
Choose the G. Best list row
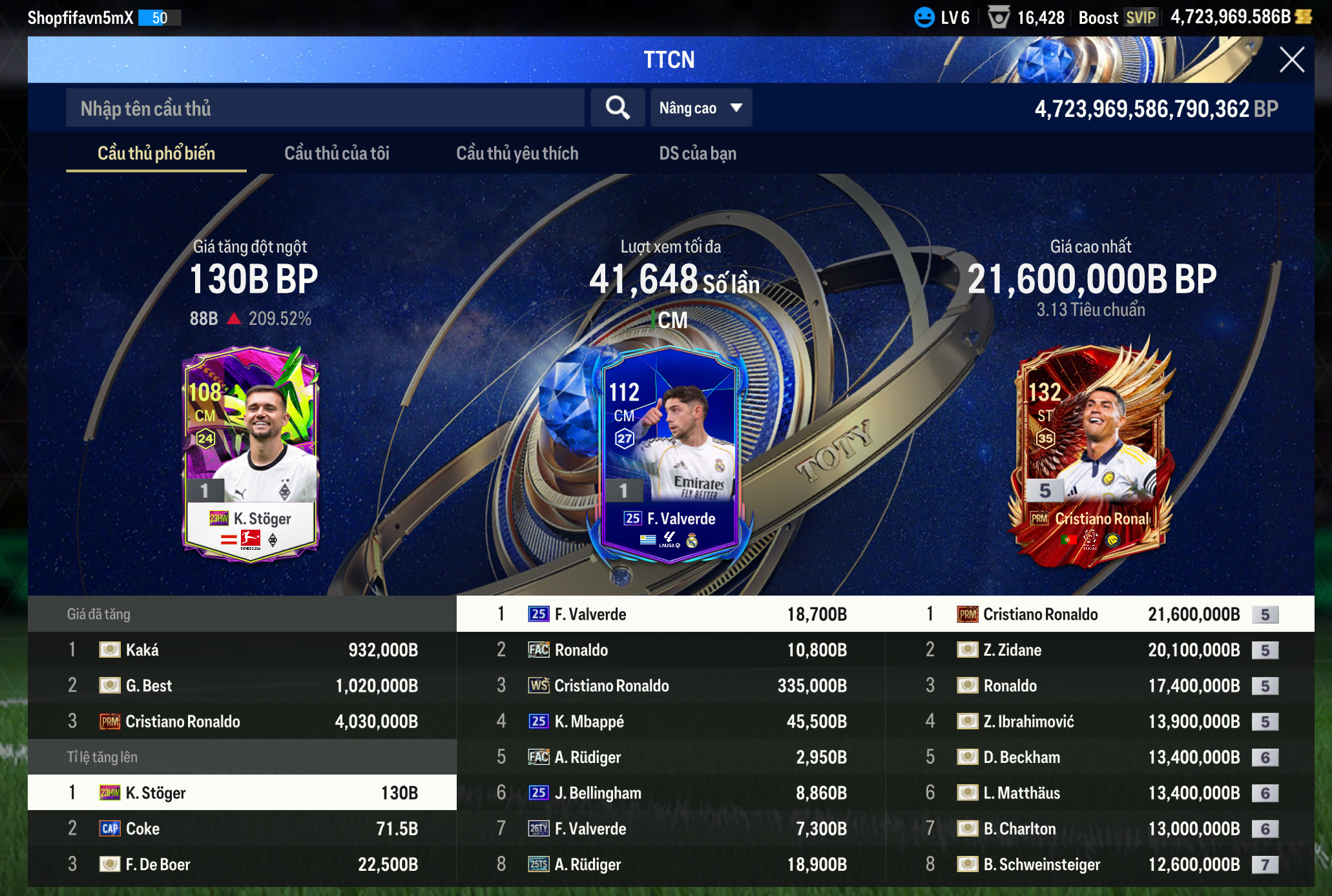point(242,685)
